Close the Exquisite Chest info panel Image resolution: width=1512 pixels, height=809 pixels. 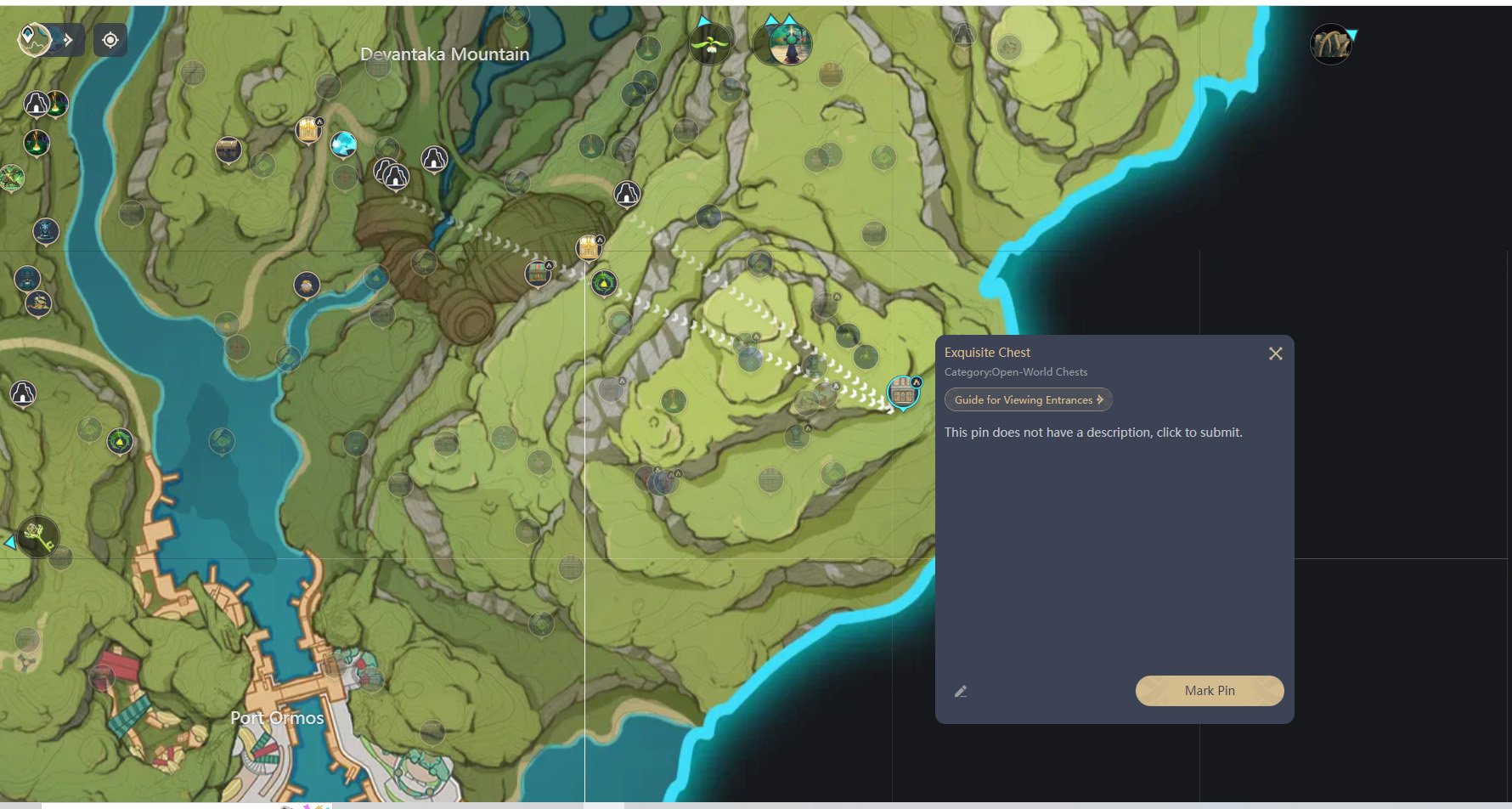1275,353
